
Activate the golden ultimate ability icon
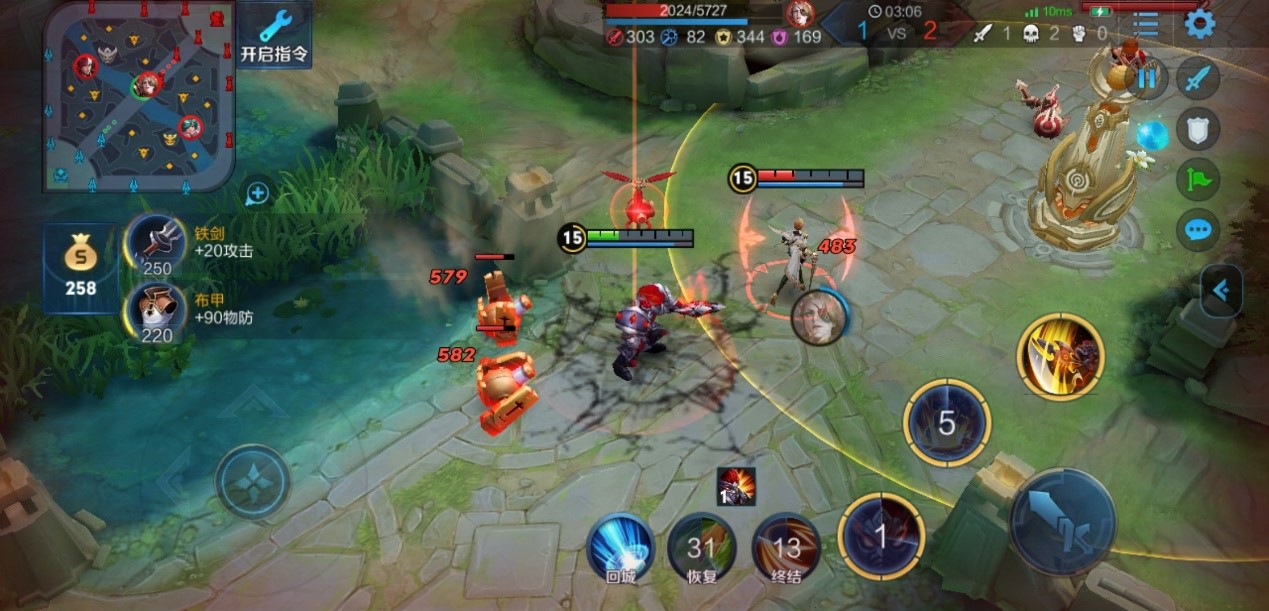1060,356
